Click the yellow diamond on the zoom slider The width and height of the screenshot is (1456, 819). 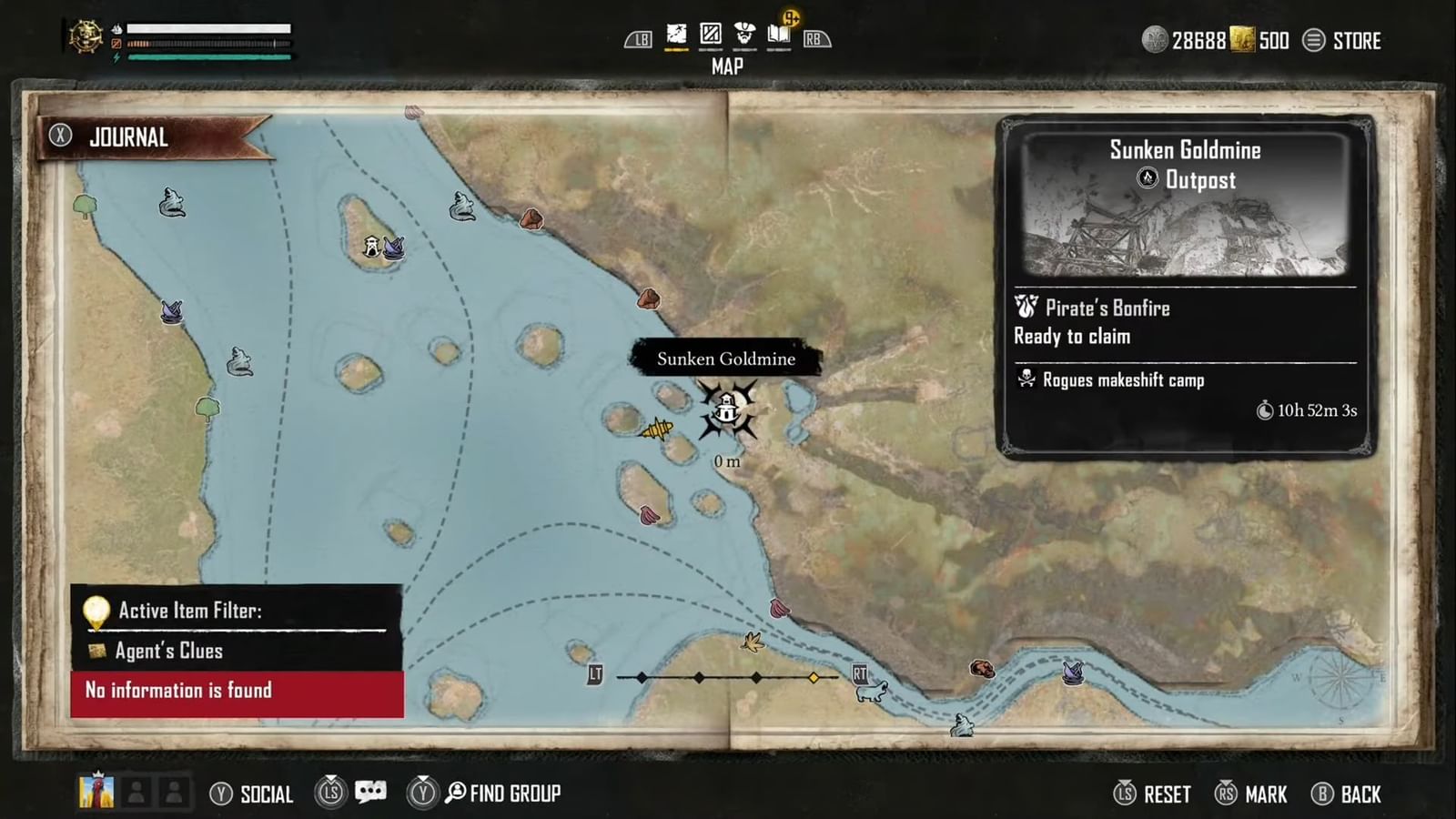[x=813, y=677]
